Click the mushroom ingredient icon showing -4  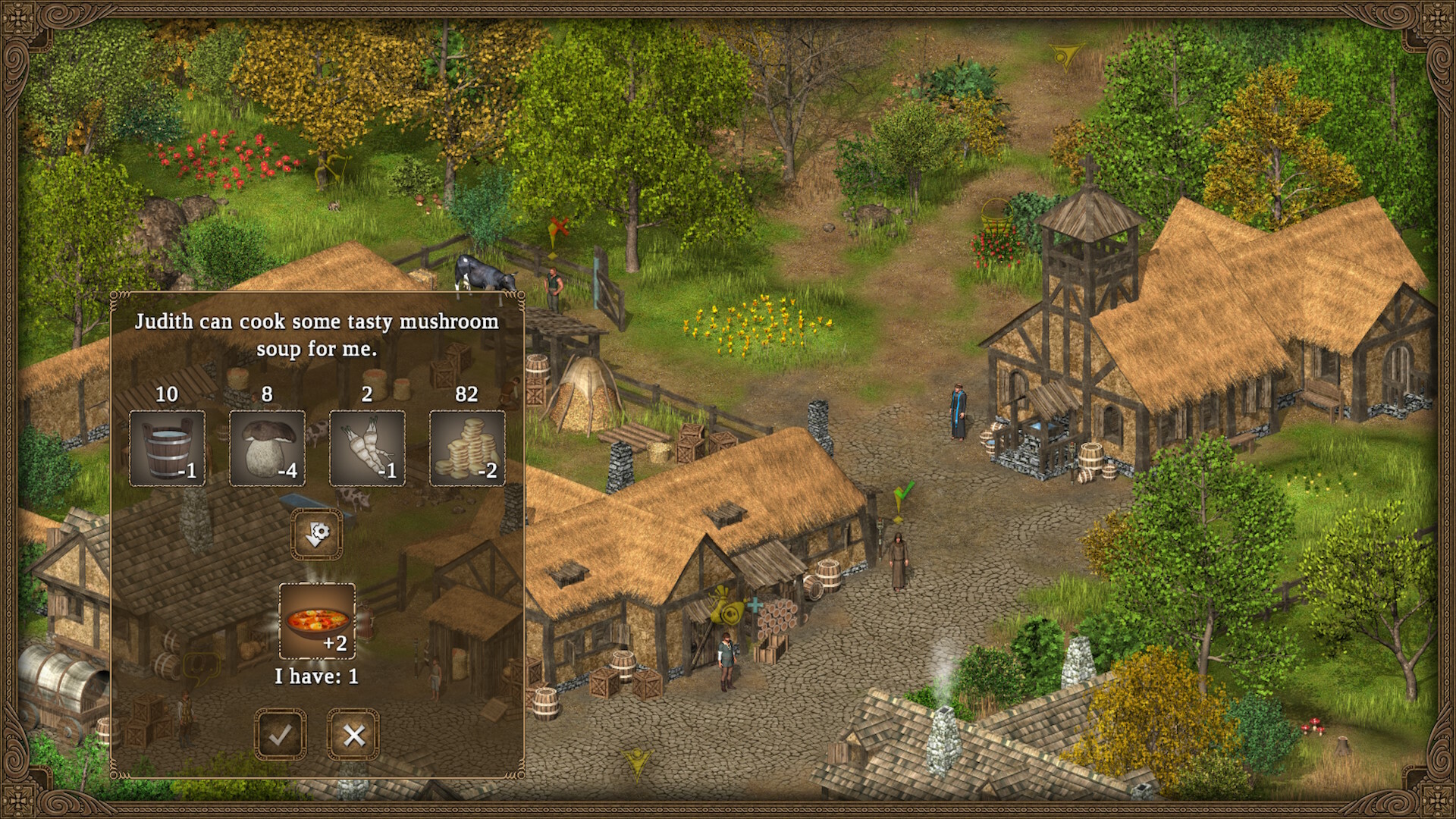pos(267,447)
